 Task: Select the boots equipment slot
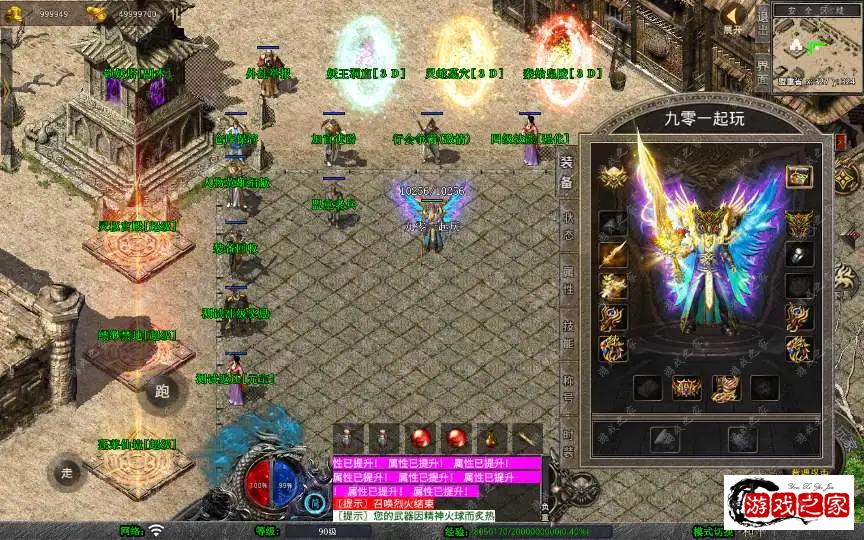tap(727, 388)
